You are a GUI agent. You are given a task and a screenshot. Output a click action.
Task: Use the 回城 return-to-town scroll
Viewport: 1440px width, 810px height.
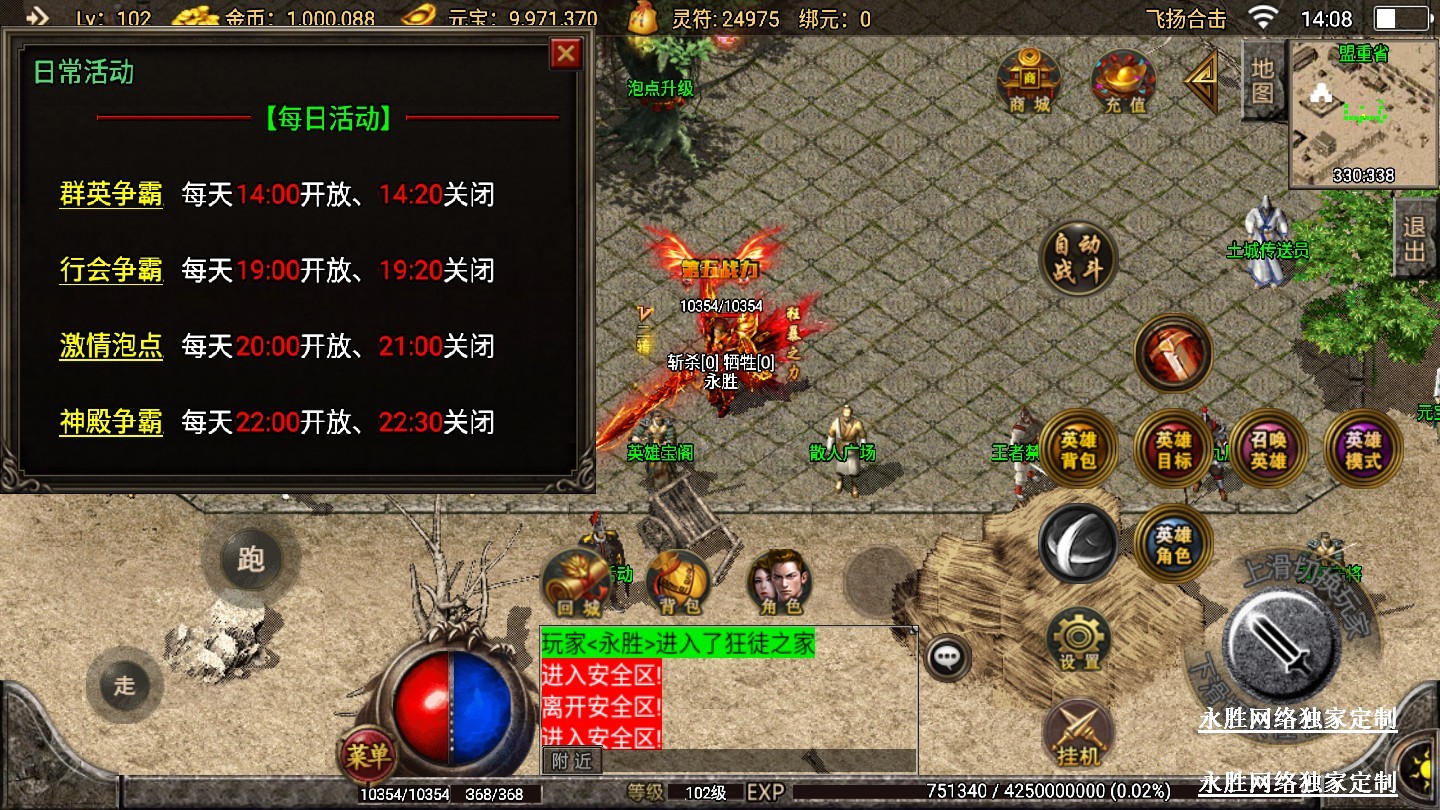pyautogui.click(x=577, y=582)
